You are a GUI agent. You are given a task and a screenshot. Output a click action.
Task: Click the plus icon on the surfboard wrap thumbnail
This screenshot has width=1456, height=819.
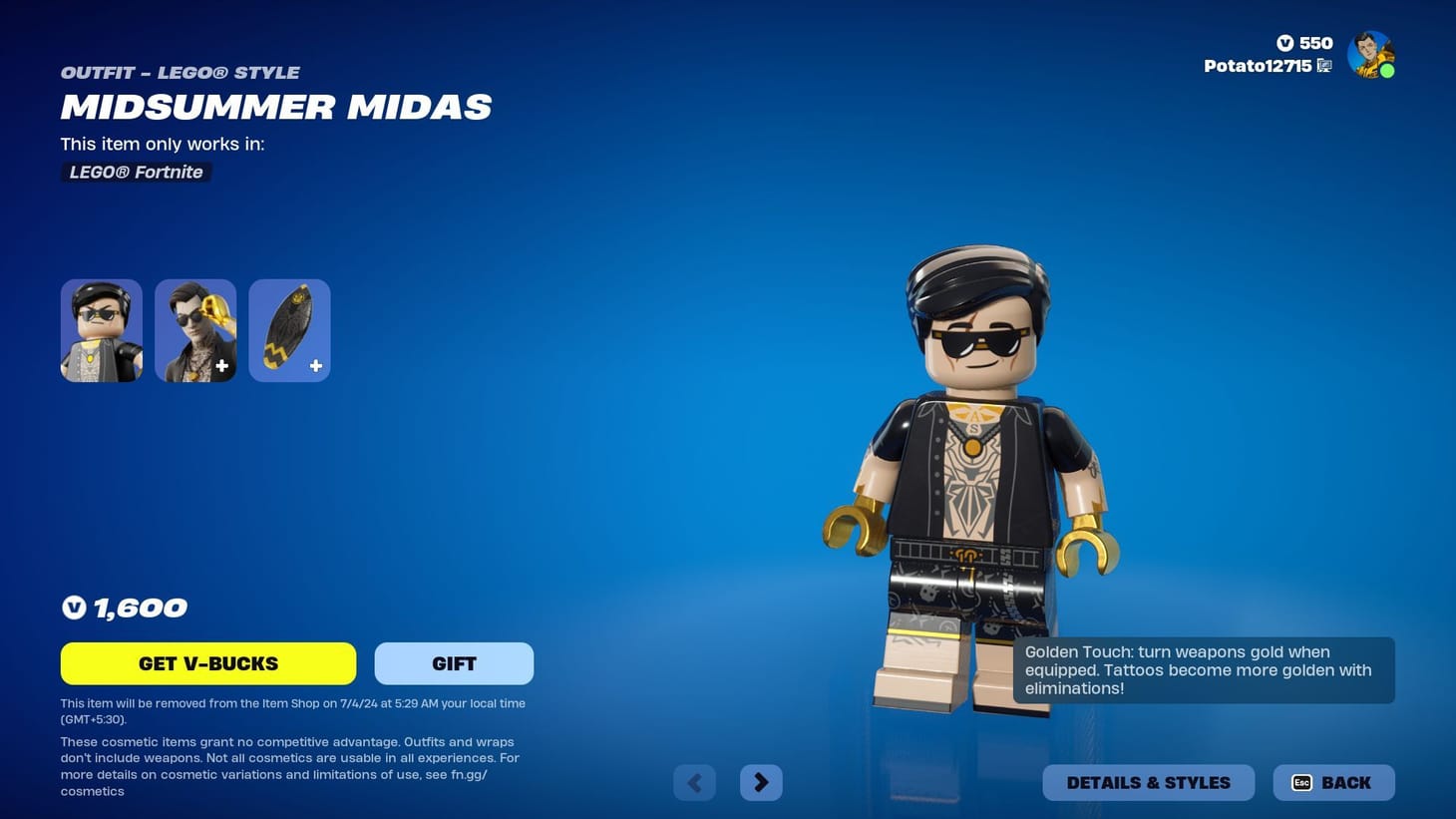[315, 366]
